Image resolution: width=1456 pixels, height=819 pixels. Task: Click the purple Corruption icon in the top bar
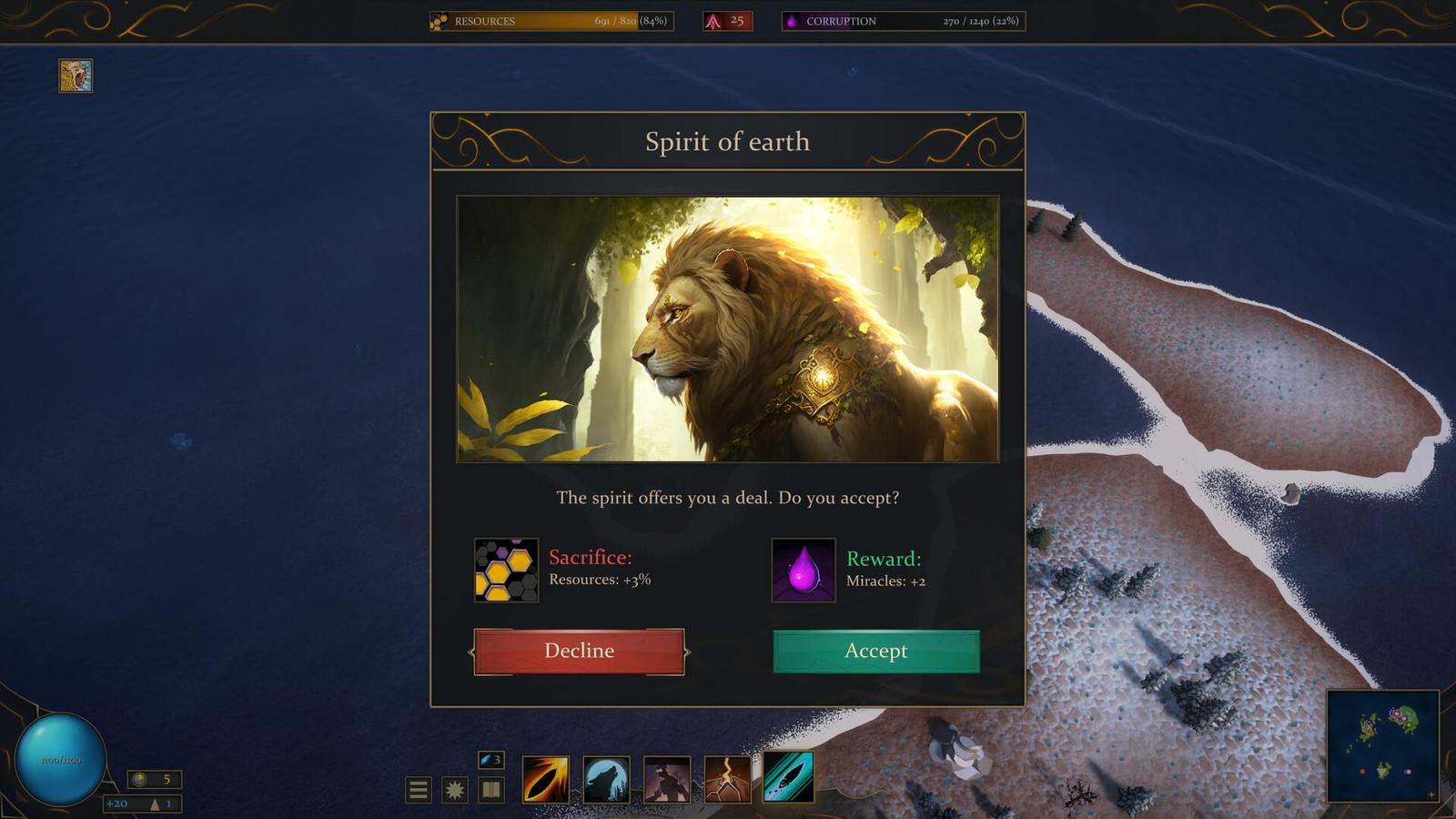tap(794, 20)
